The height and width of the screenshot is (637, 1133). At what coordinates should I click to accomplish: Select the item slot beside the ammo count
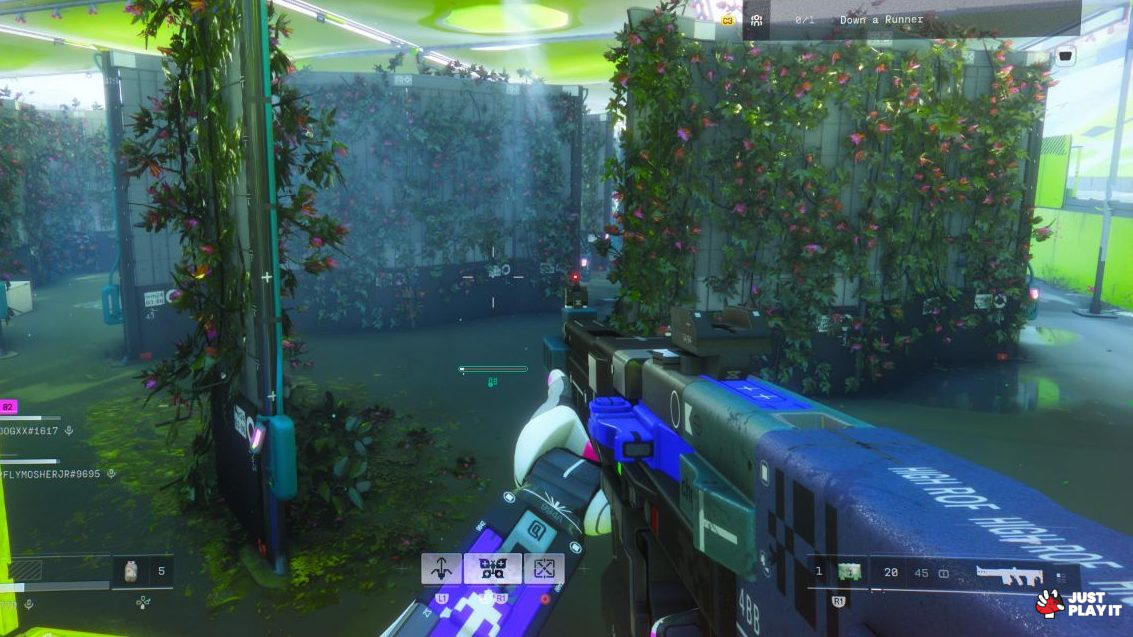[x=849, y=572]
